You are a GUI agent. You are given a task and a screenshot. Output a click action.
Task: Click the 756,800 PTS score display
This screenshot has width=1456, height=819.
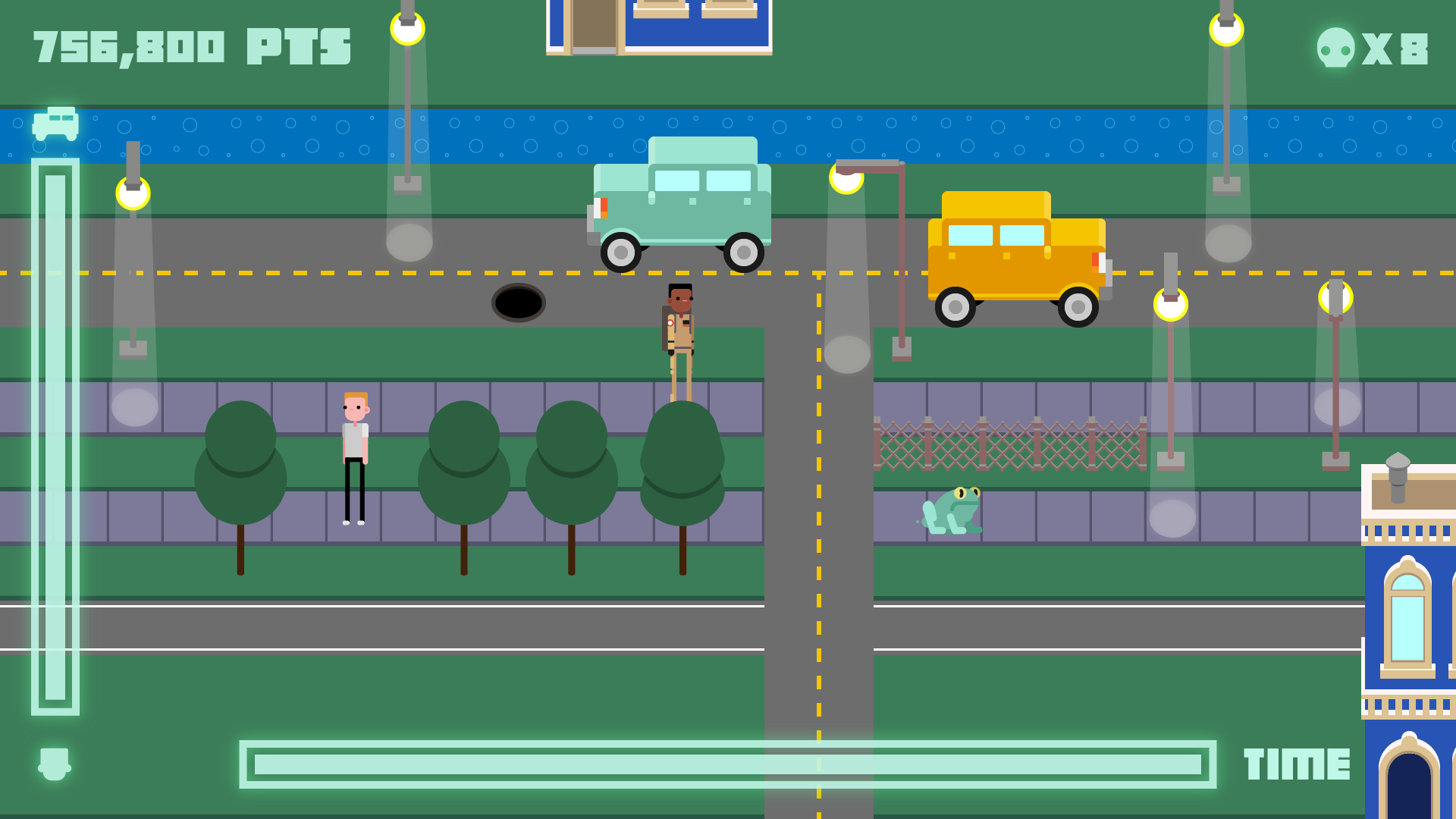click(190, 45)
